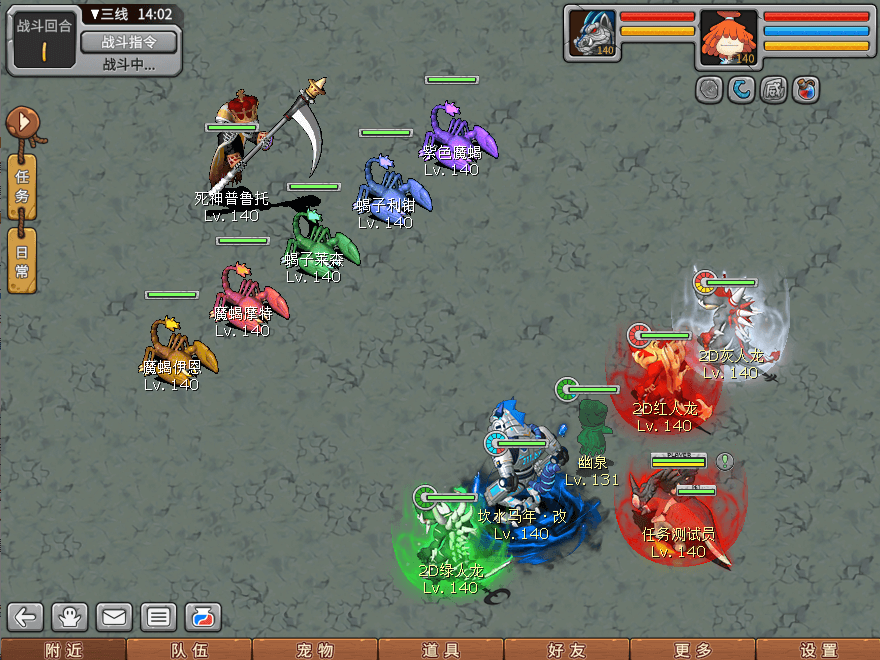Image resolution: width=880 pixels, height=660 pixels.
Task: Click the grey stone coin status icon
Action: coord(709,89)
